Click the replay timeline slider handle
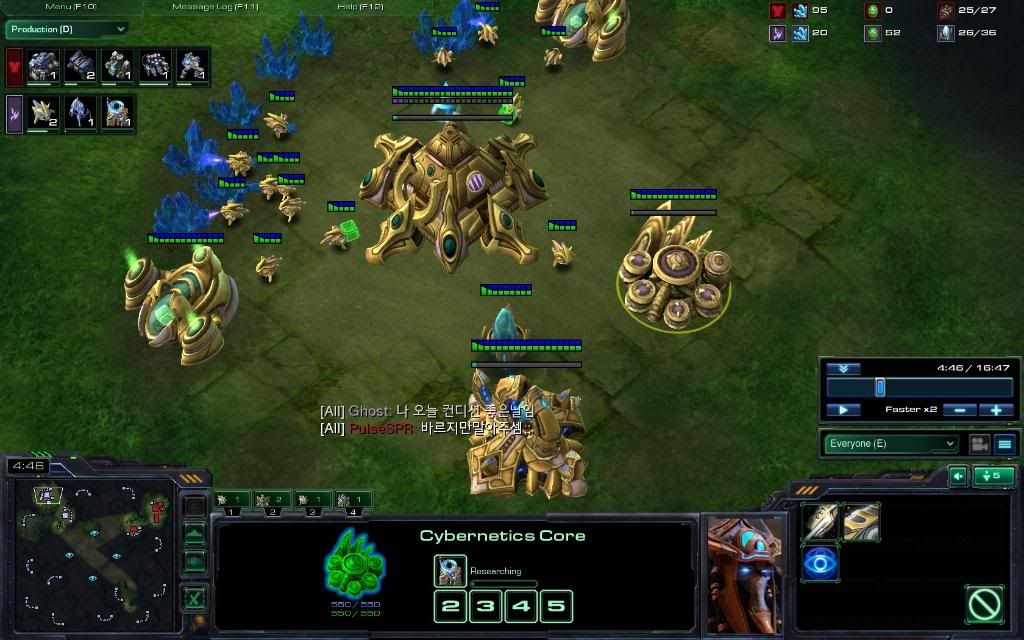Screen dimensions: 1024x640 click(880, 387)
